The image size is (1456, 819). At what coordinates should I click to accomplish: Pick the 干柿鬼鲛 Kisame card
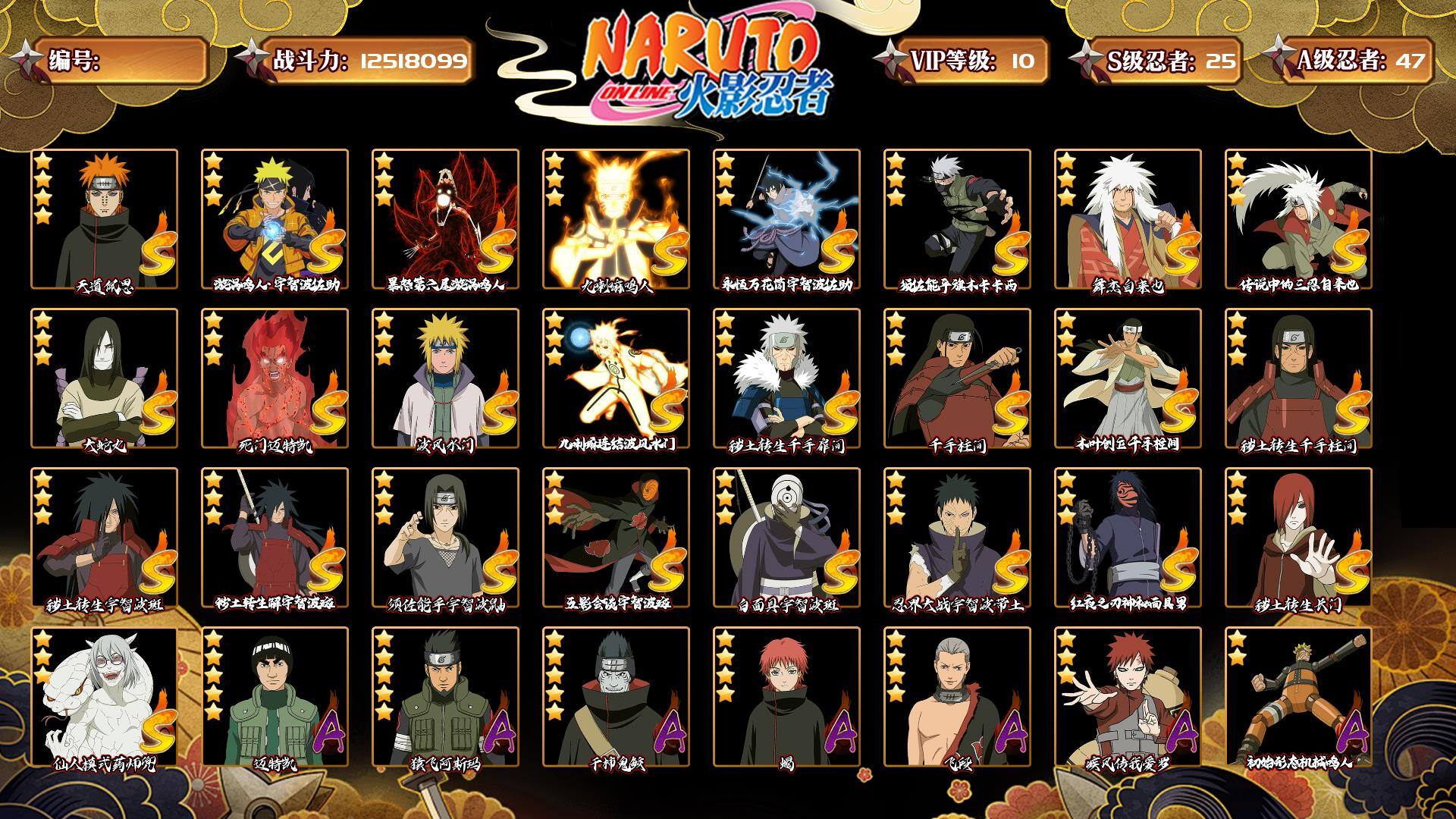tap(616, 697)
